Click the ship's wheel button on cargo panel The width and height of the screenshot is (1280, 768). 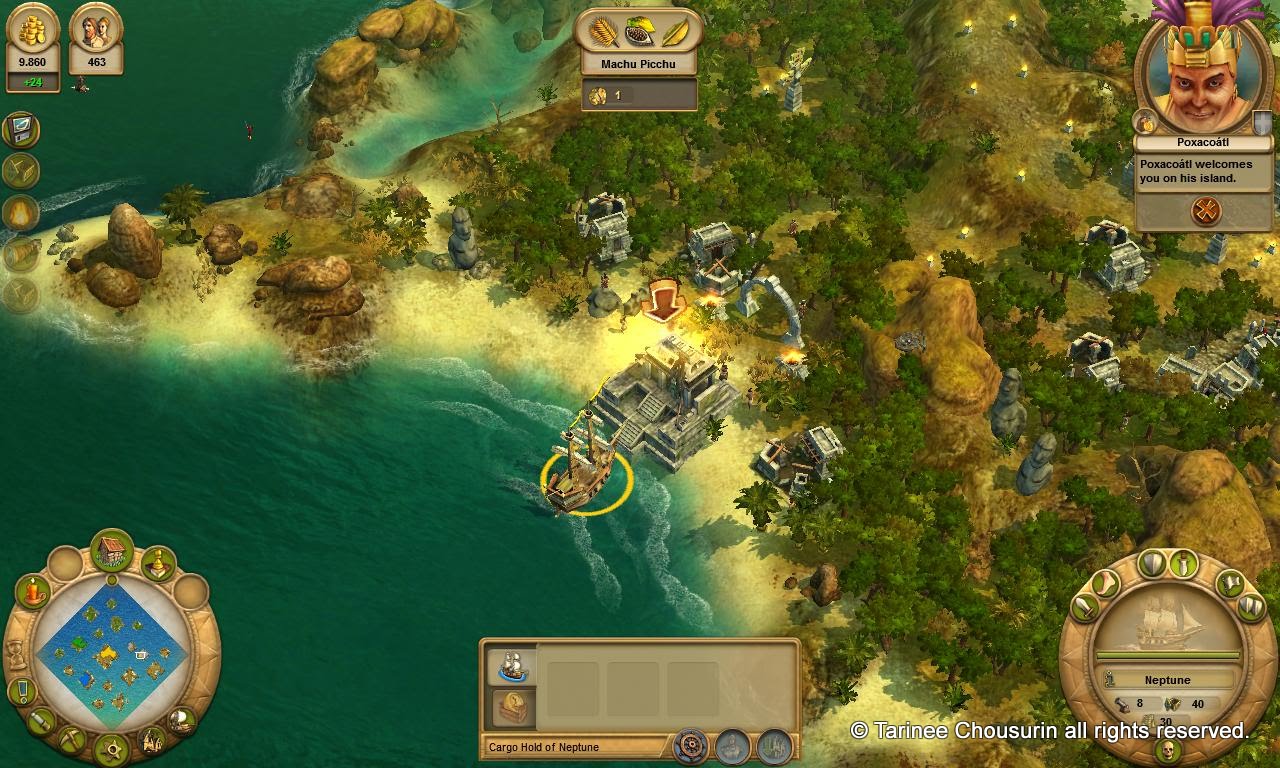[691, 745]
